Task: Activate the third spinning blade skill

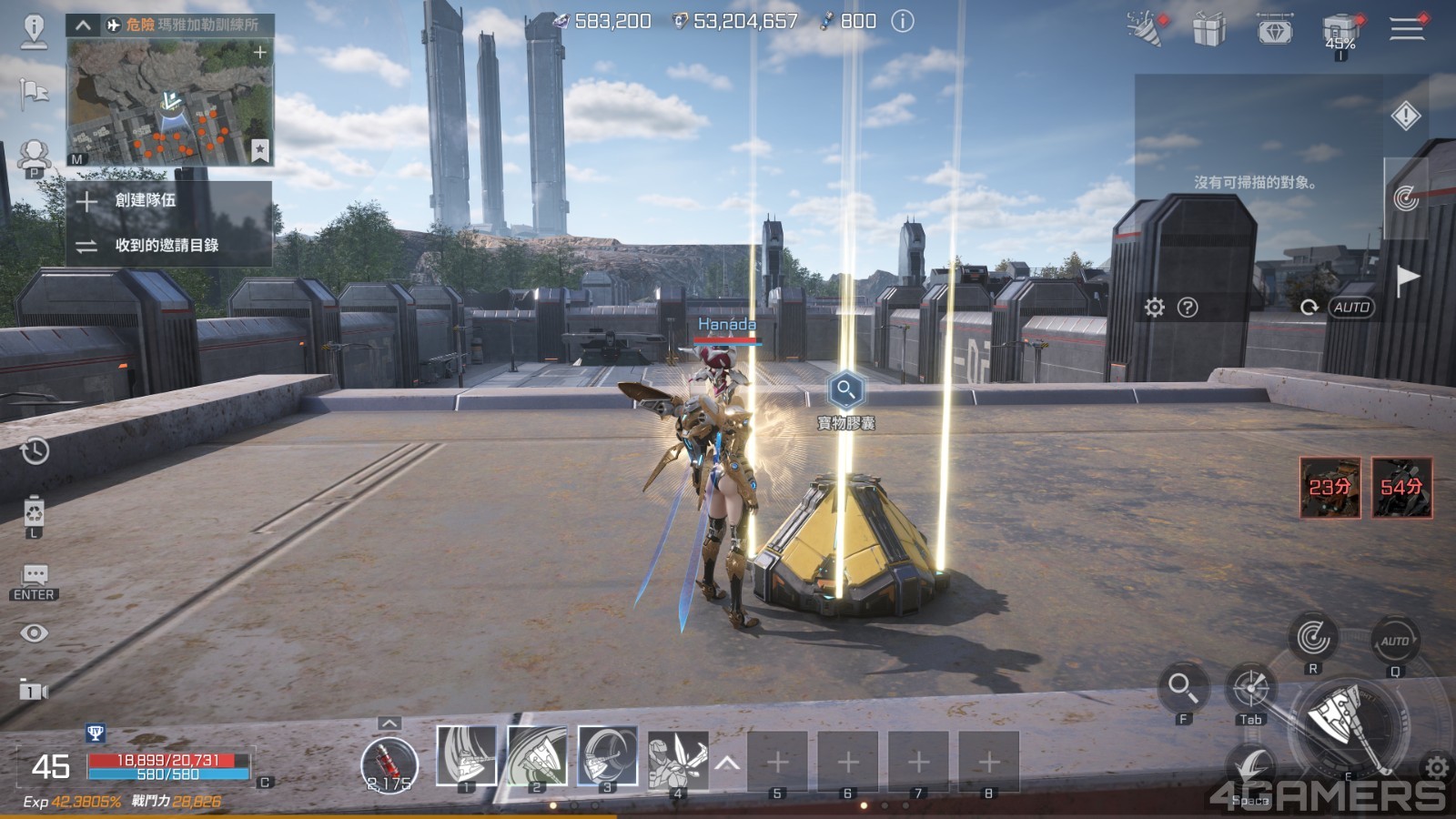Action: (607, 756)
